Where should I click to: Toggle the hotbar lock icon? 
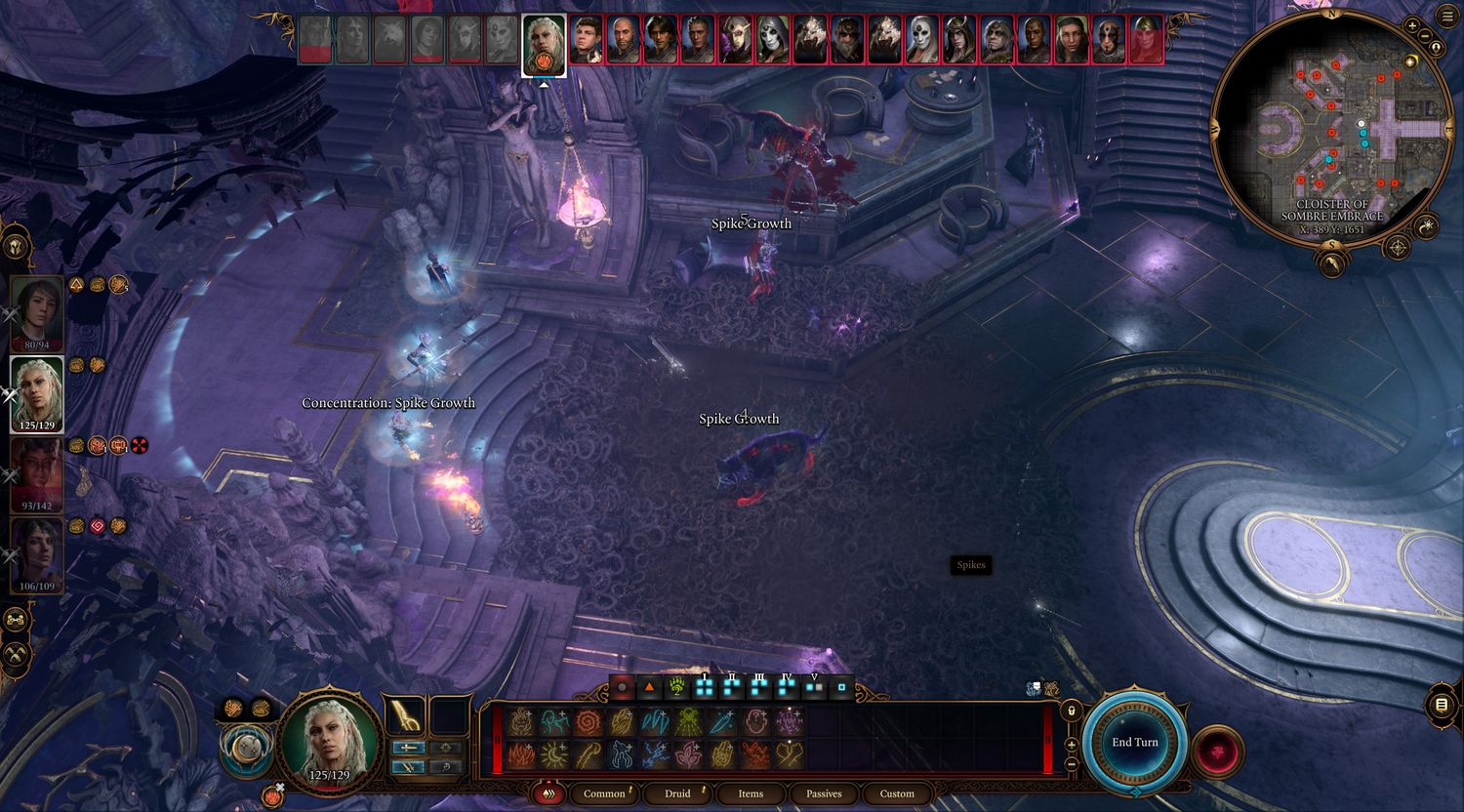[1072, 710]
